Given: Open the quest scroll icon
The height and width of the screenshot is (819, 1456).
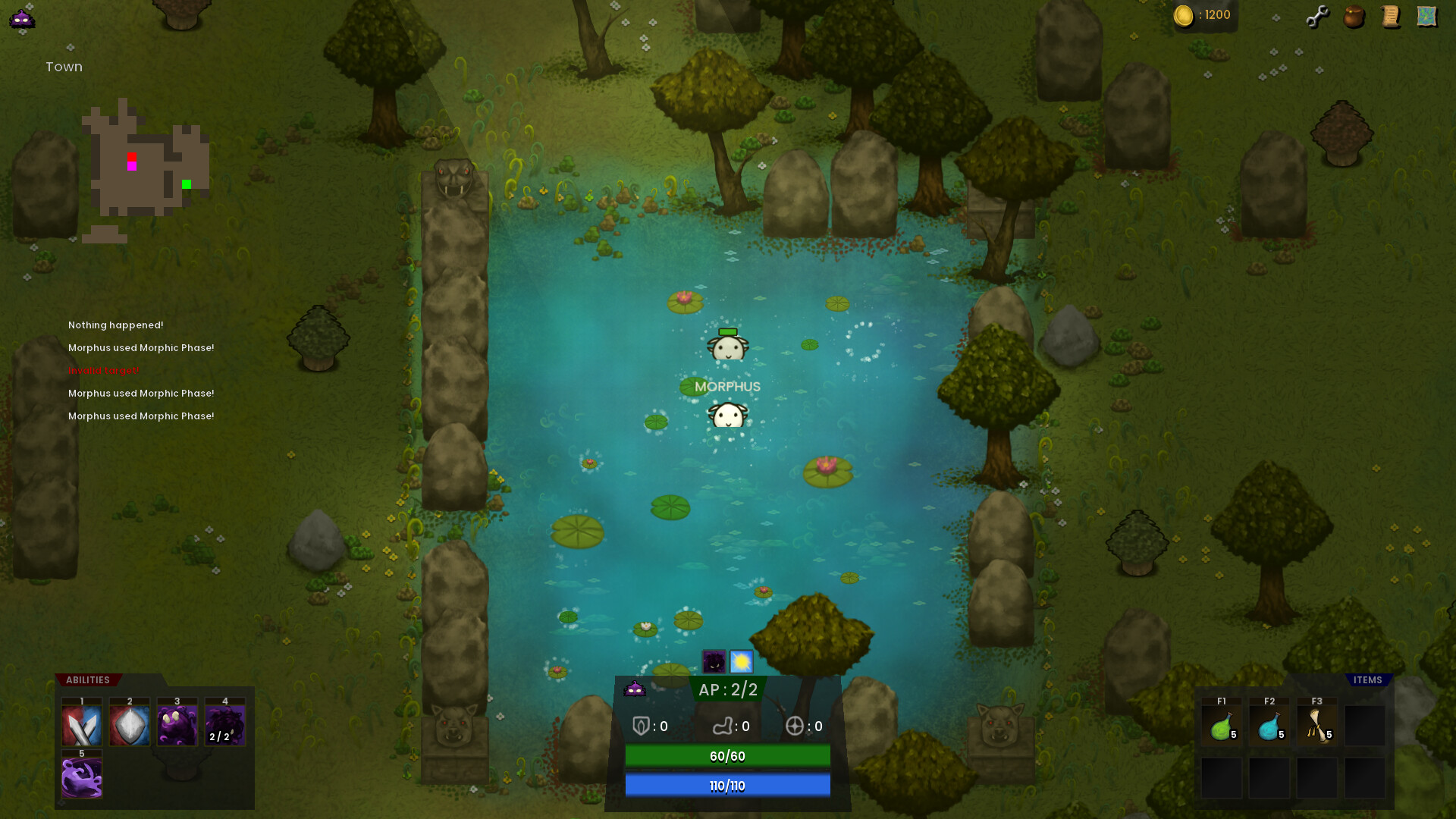Looking at the screenshot, I should click(x=1390, y=17).
